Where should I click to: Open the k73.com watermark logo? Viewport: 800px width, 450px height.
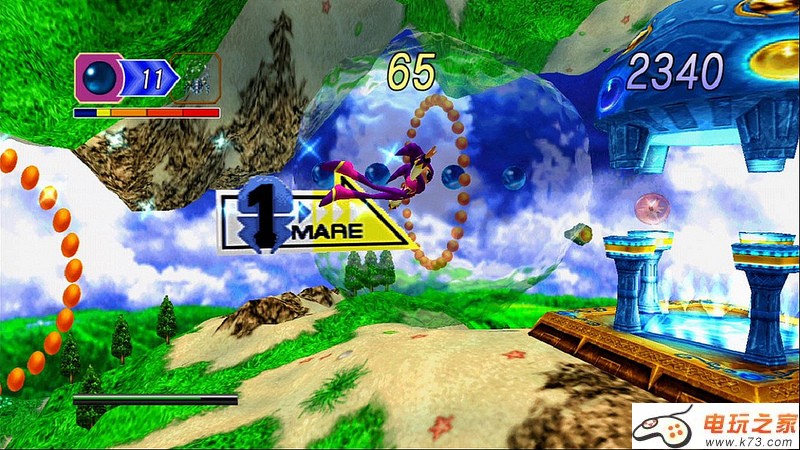pos(713,426)
